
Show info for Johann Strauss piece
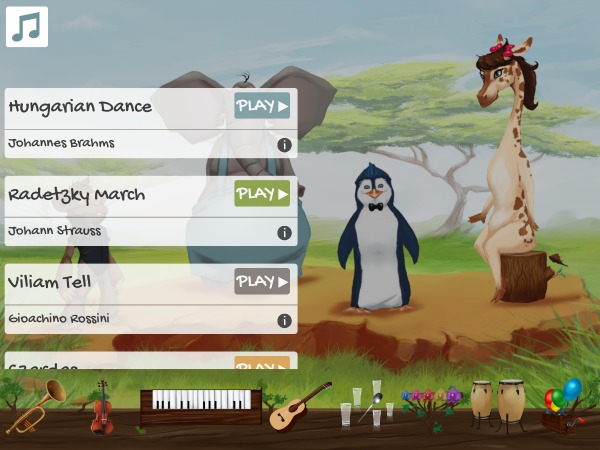[x=284, y=233]
